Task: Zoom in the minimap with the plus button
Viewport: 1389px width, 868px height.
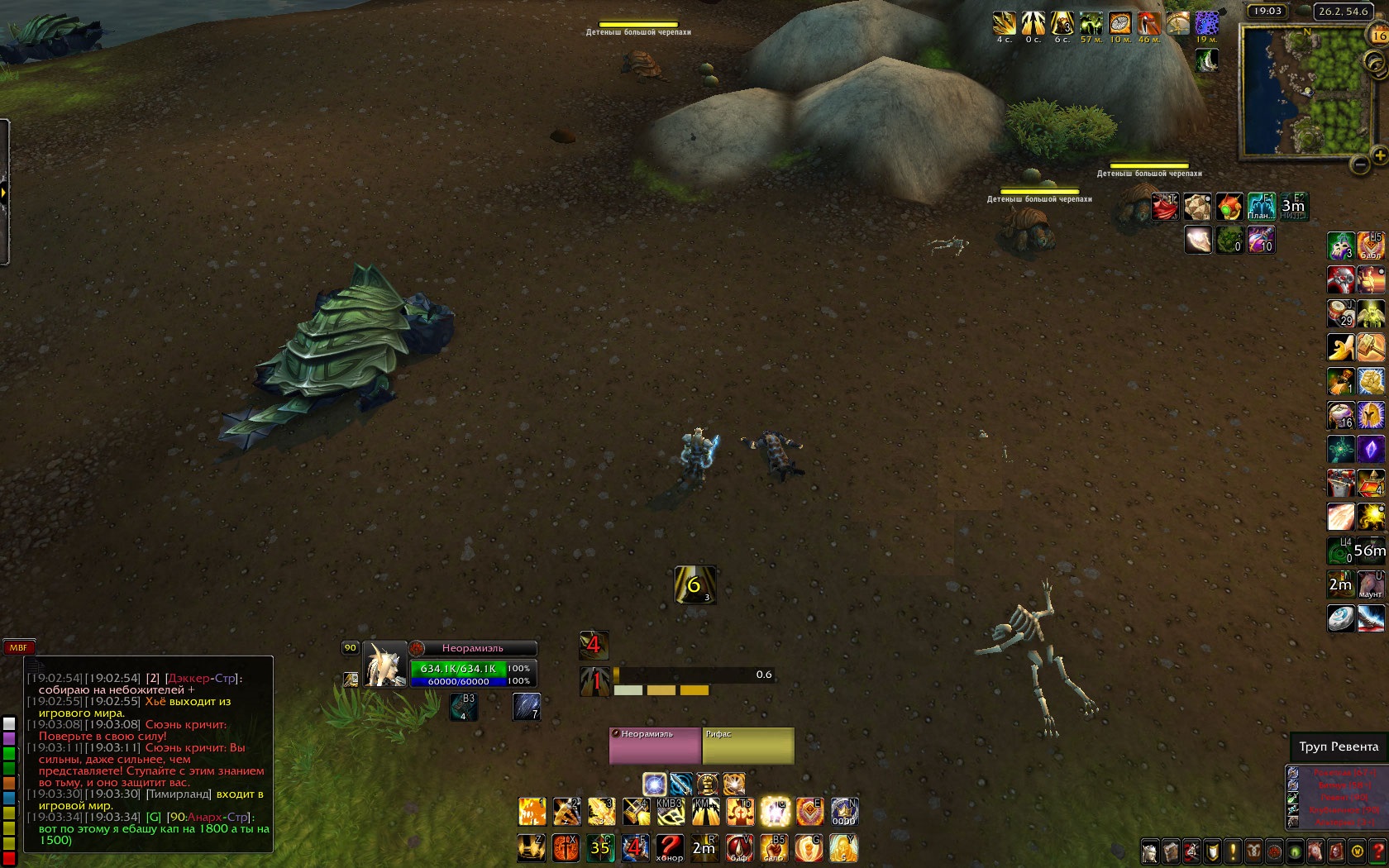Action: (x=1379, y=155)
